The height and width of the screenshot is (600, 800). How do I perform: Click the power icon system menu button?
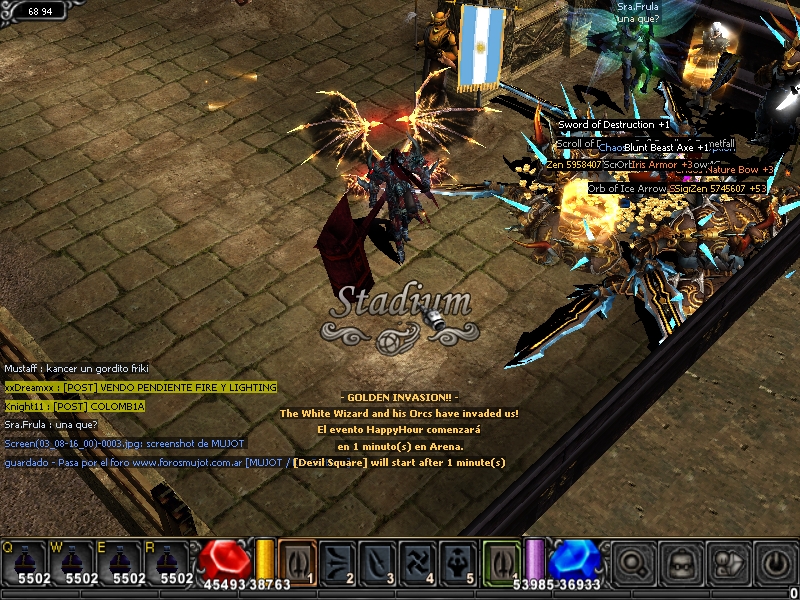(774, 563)
